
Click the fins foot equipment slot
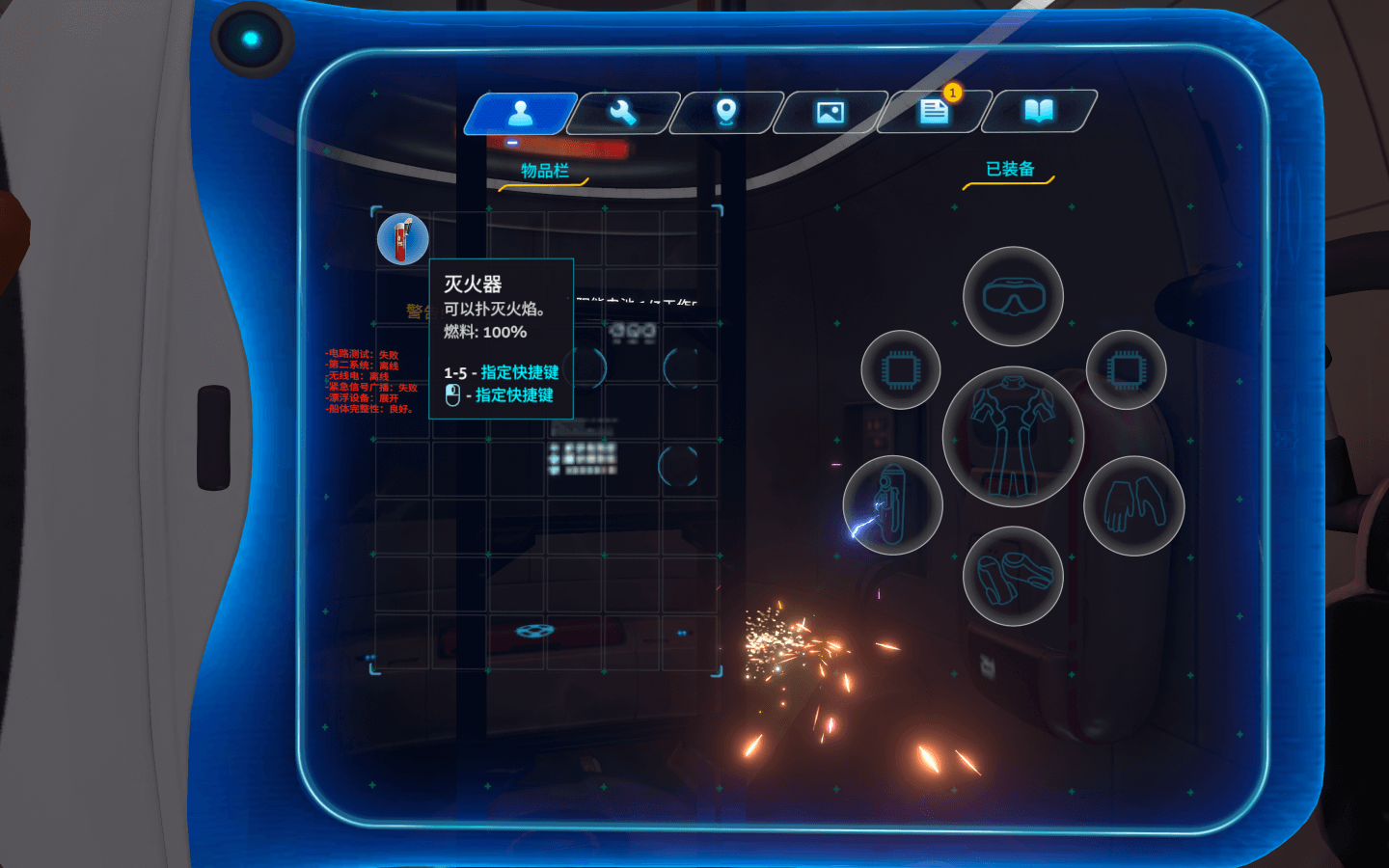tap(1013, 576)
